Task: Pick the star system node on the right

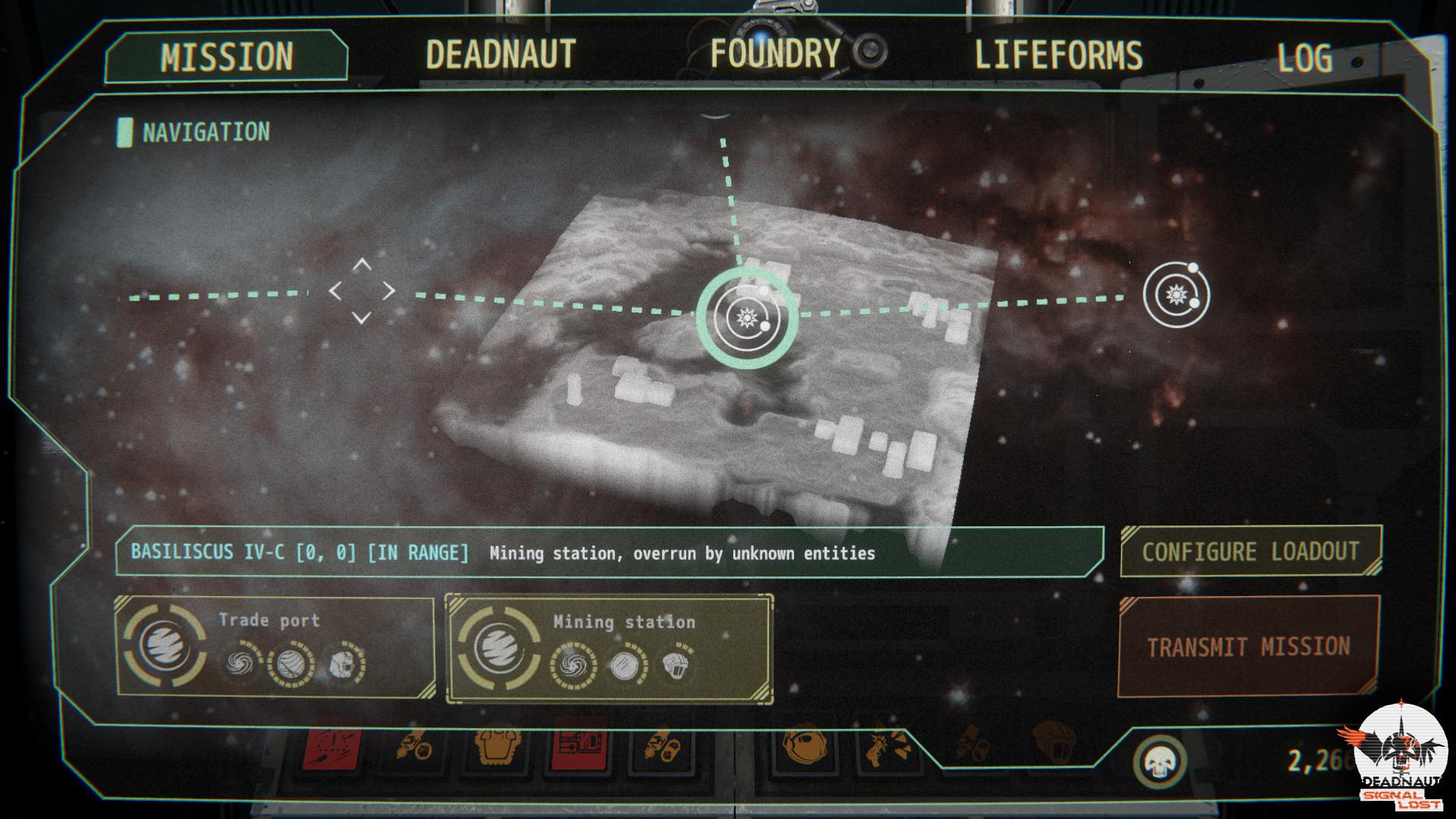Action: click(1176, 294)
